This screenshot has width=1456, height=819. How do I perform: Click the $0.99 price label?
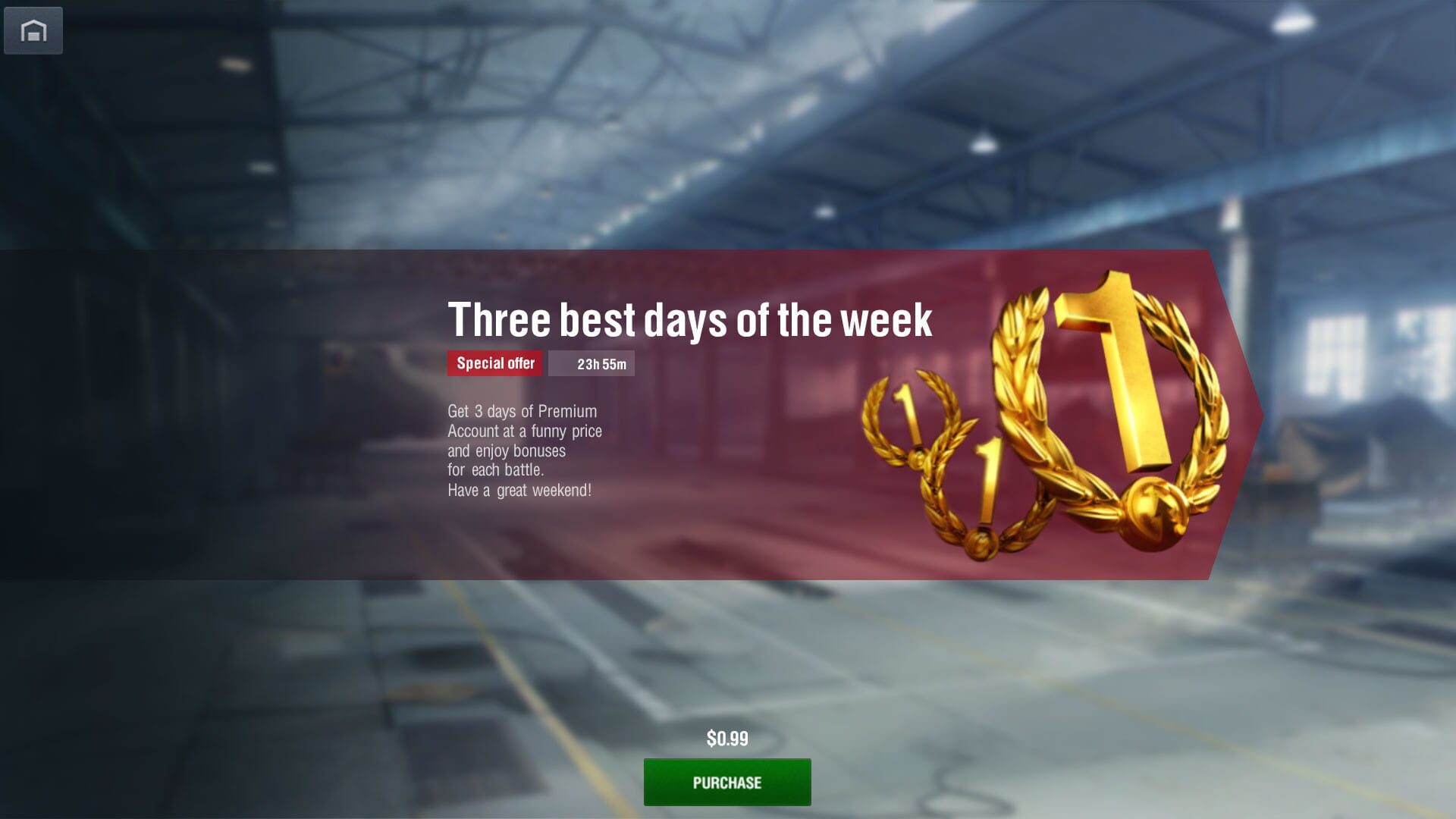(x=726, y=737)
